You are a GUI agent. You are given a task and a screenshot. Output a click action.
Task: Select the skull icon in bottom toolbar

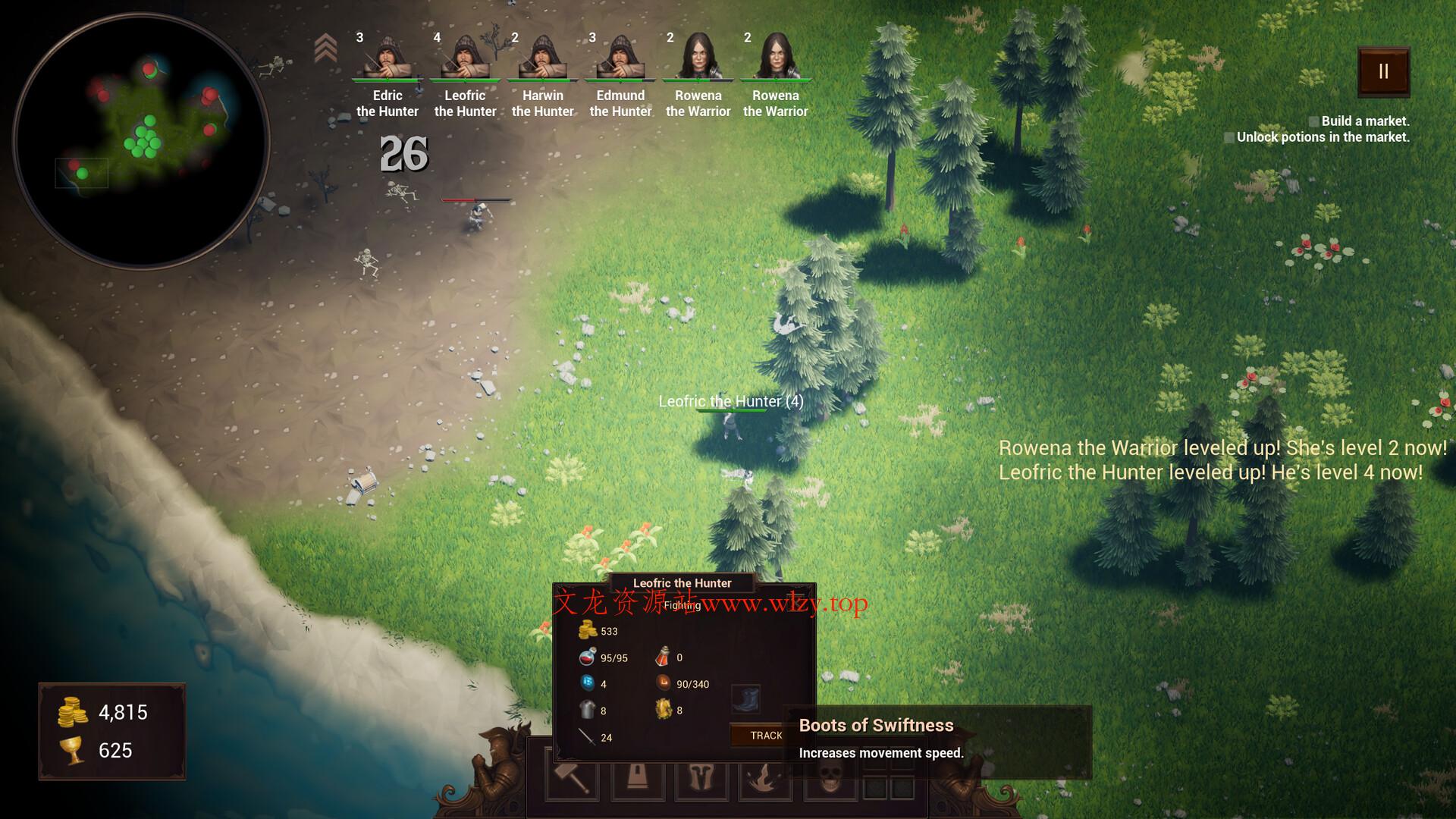[x=828, y=777]
